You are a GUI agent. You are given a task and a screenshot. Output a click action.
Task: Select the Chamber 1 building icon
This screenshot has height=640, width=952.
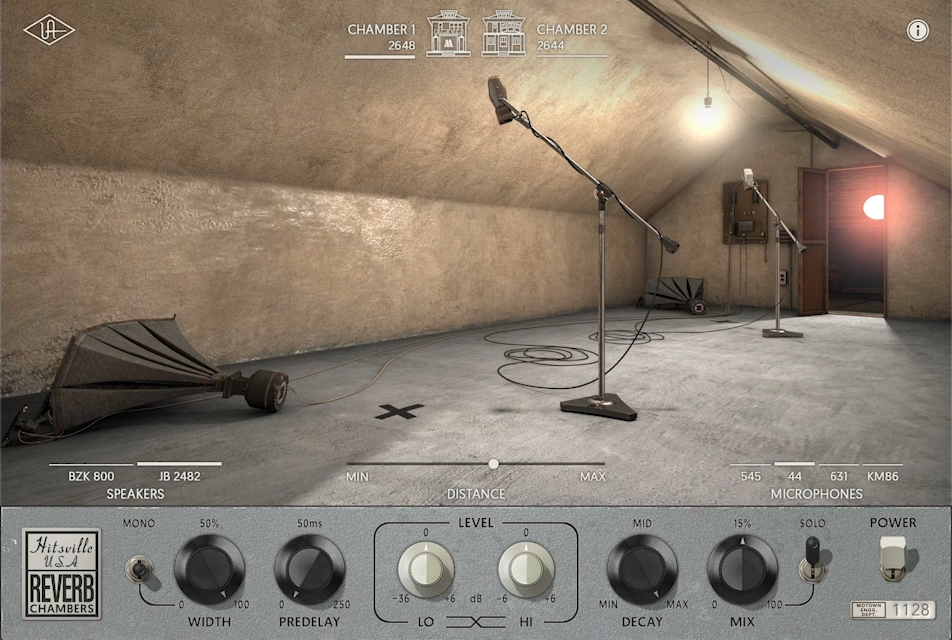point(448,34)
